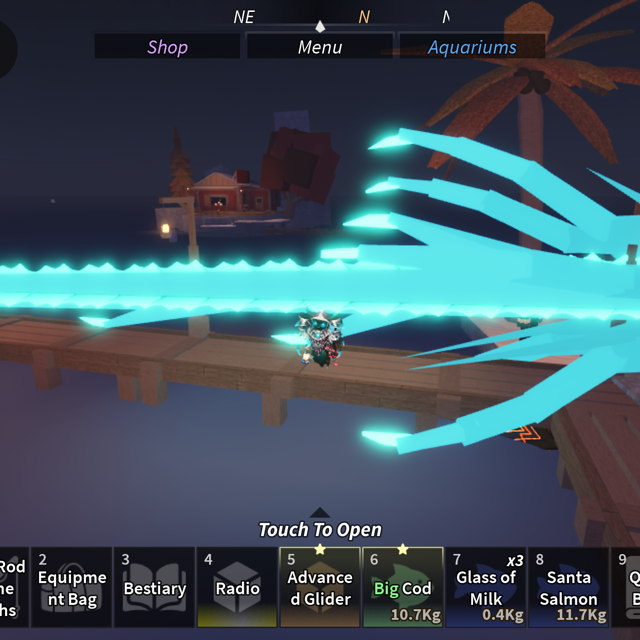Viewport: 640px width, 640px height.
Task: Tap the Touch To Open arrow
Action: coord(320,514)
